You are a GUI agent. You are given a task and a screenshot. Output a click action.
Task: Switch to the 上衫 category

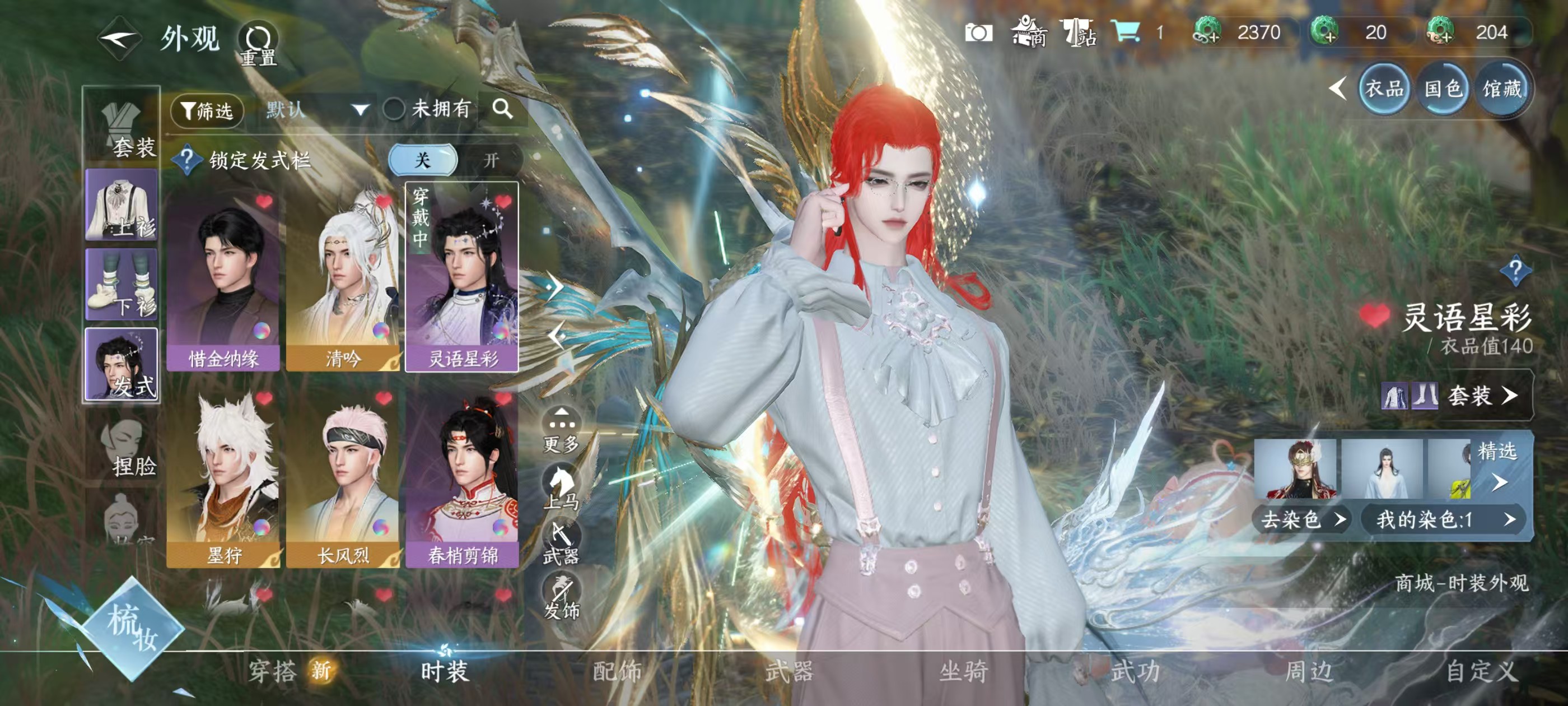click(122, 206)
